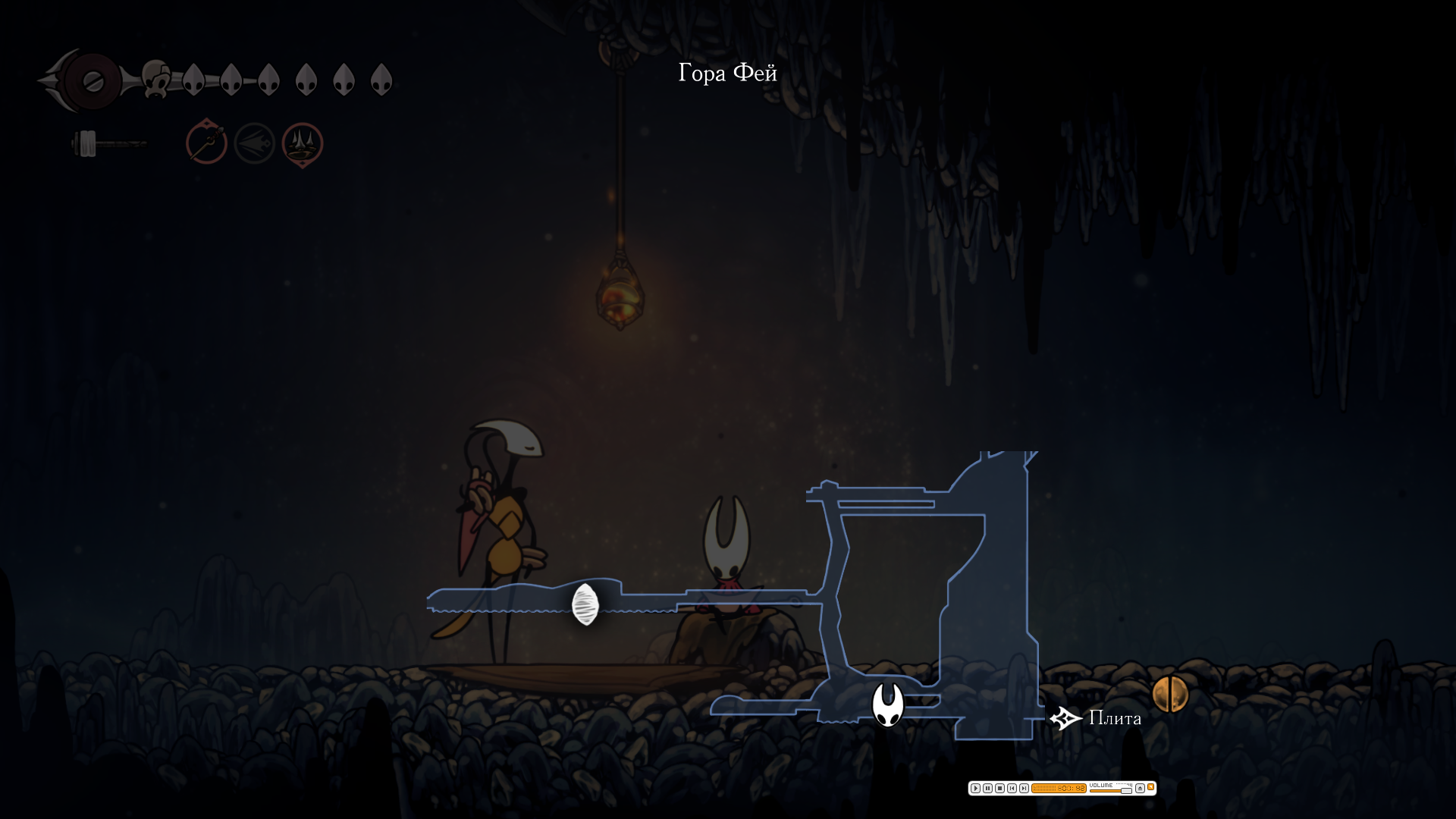This screenshot has height=819, width=1456.
Task: Choose the dimmed dart tool icon
Action: click(x=254, y=143)
